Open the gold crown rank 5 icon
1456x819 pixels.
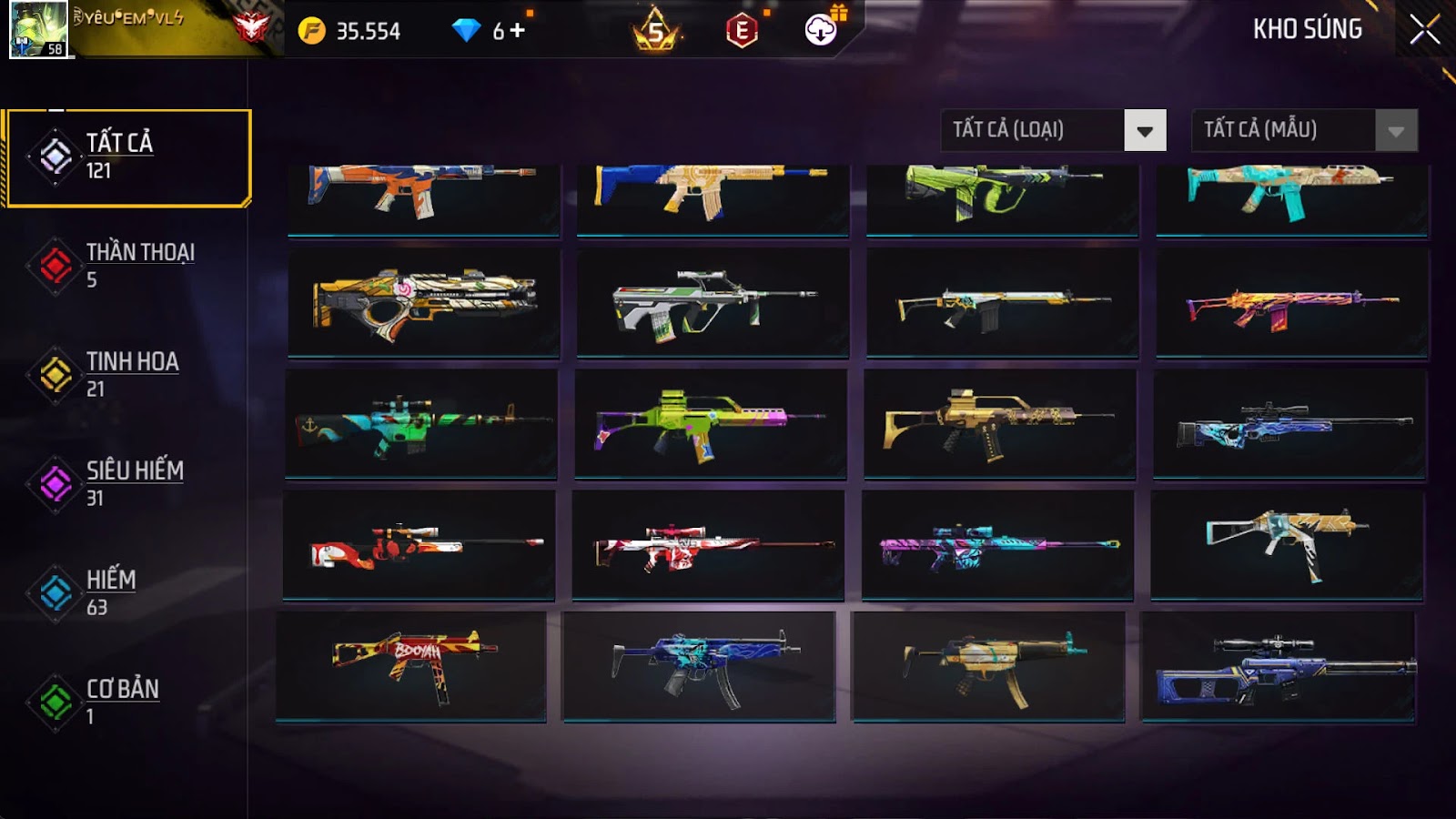(655, 31)
